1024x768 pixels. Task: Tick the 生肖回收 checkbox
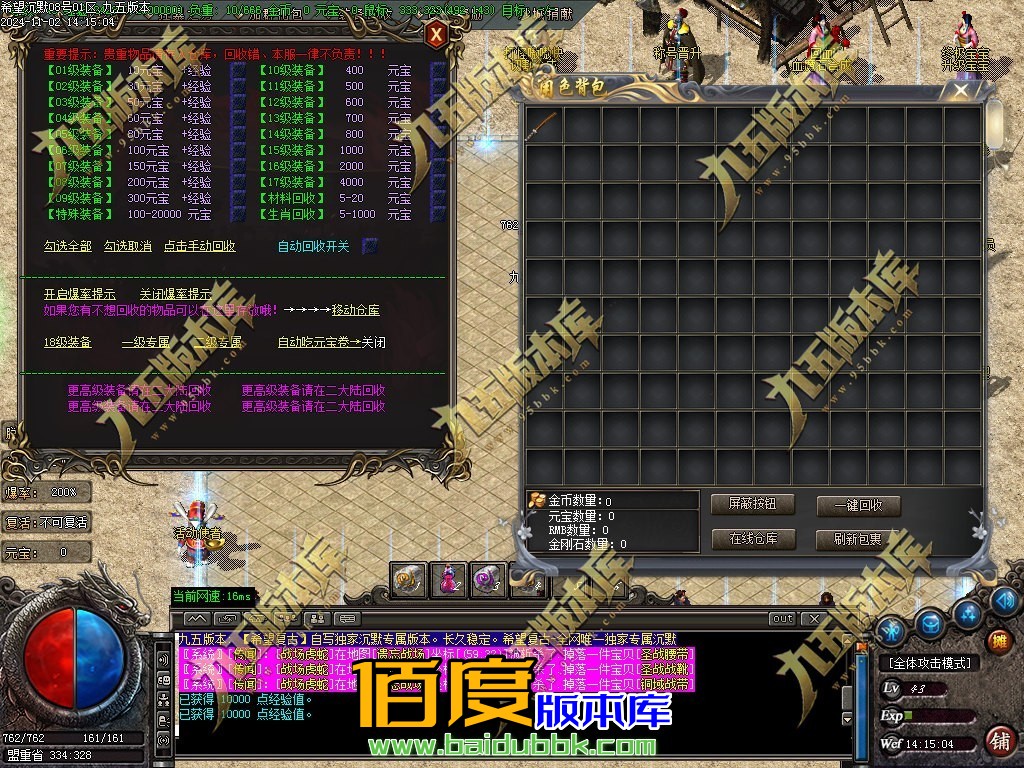coord(438,214)
